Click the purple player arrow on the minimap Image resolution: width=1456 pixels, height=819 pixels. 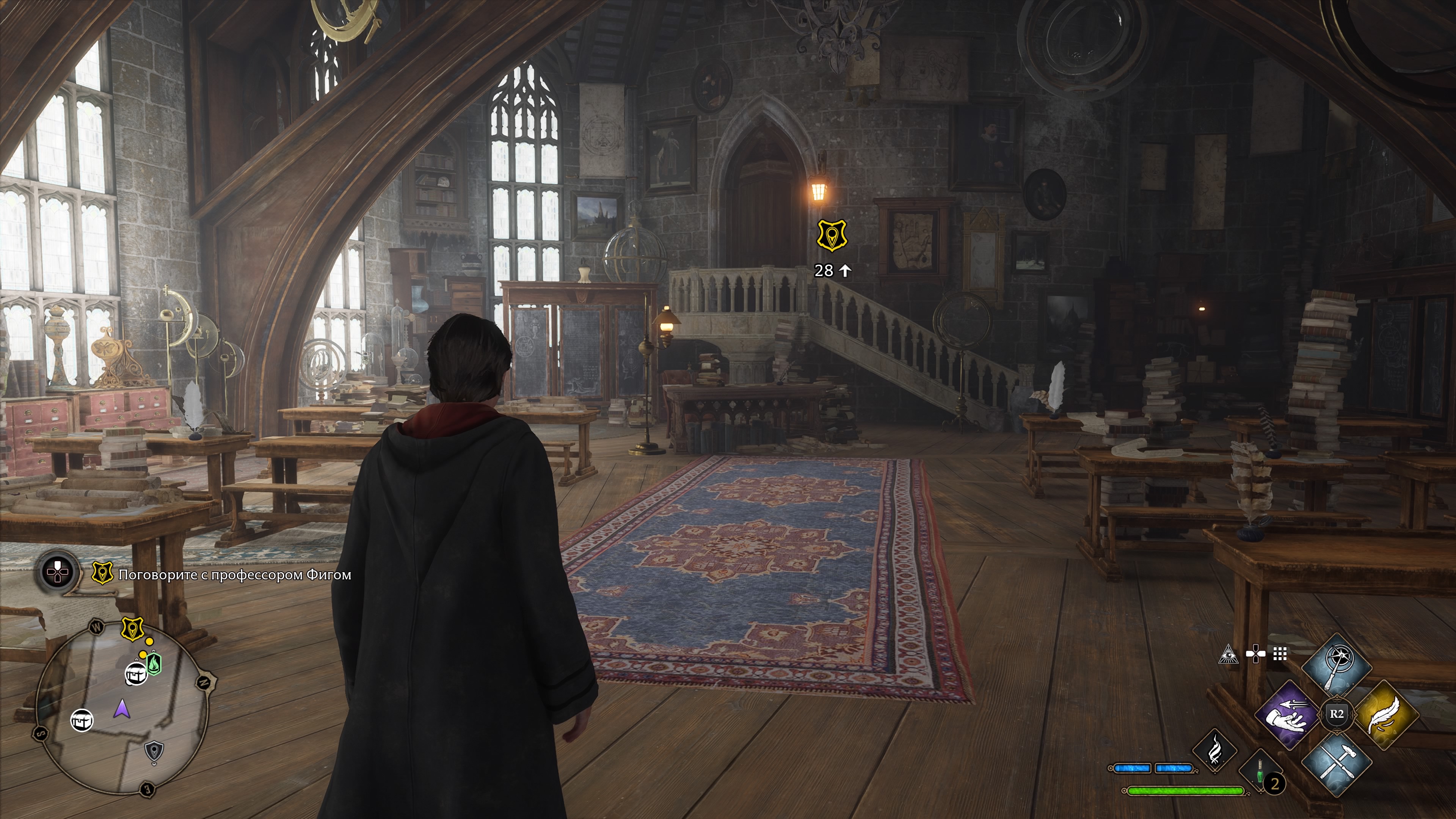pos(121,708)
